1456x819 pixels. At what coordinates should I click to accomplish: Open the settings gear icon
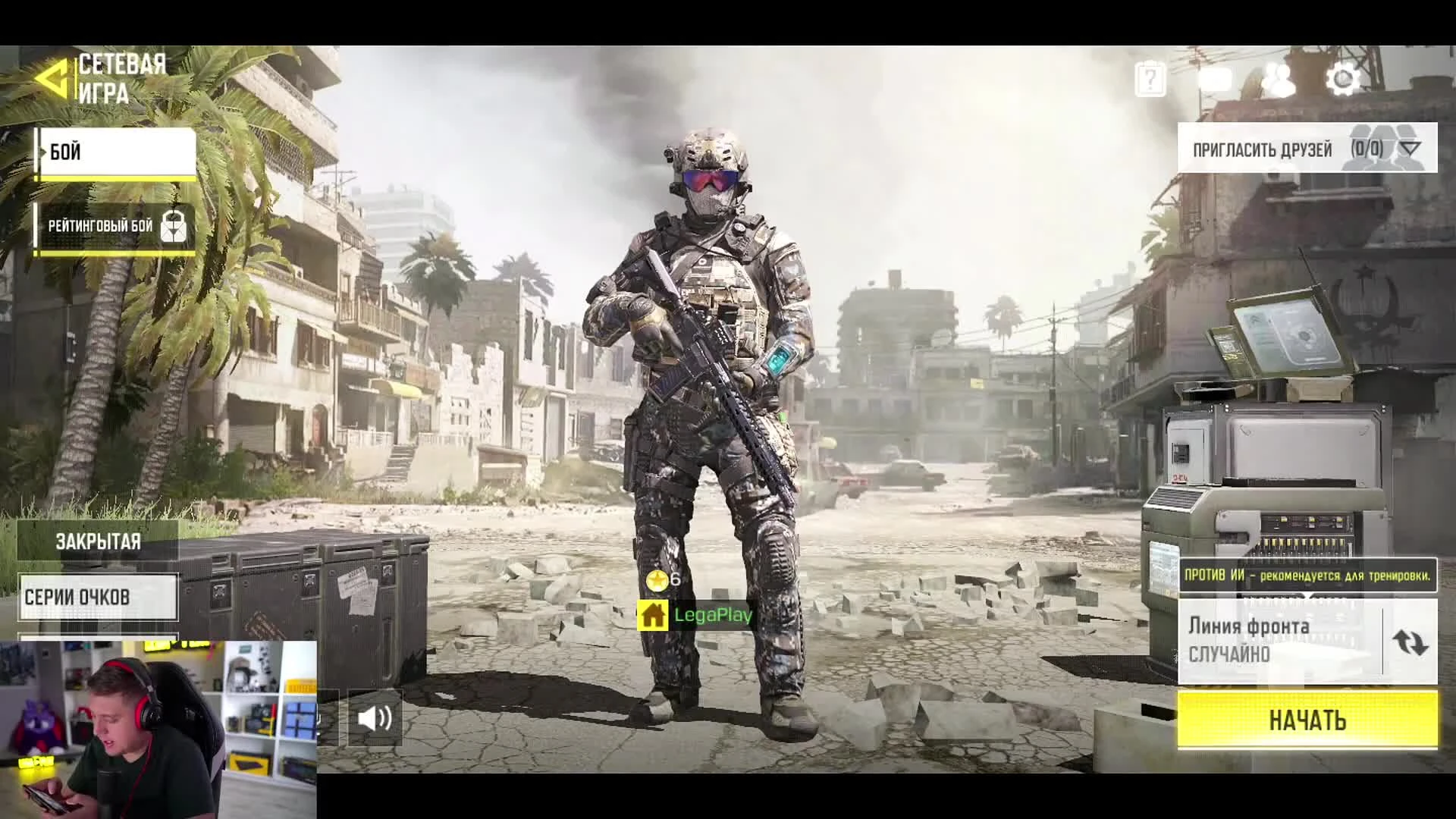(x=1343, y=80)
